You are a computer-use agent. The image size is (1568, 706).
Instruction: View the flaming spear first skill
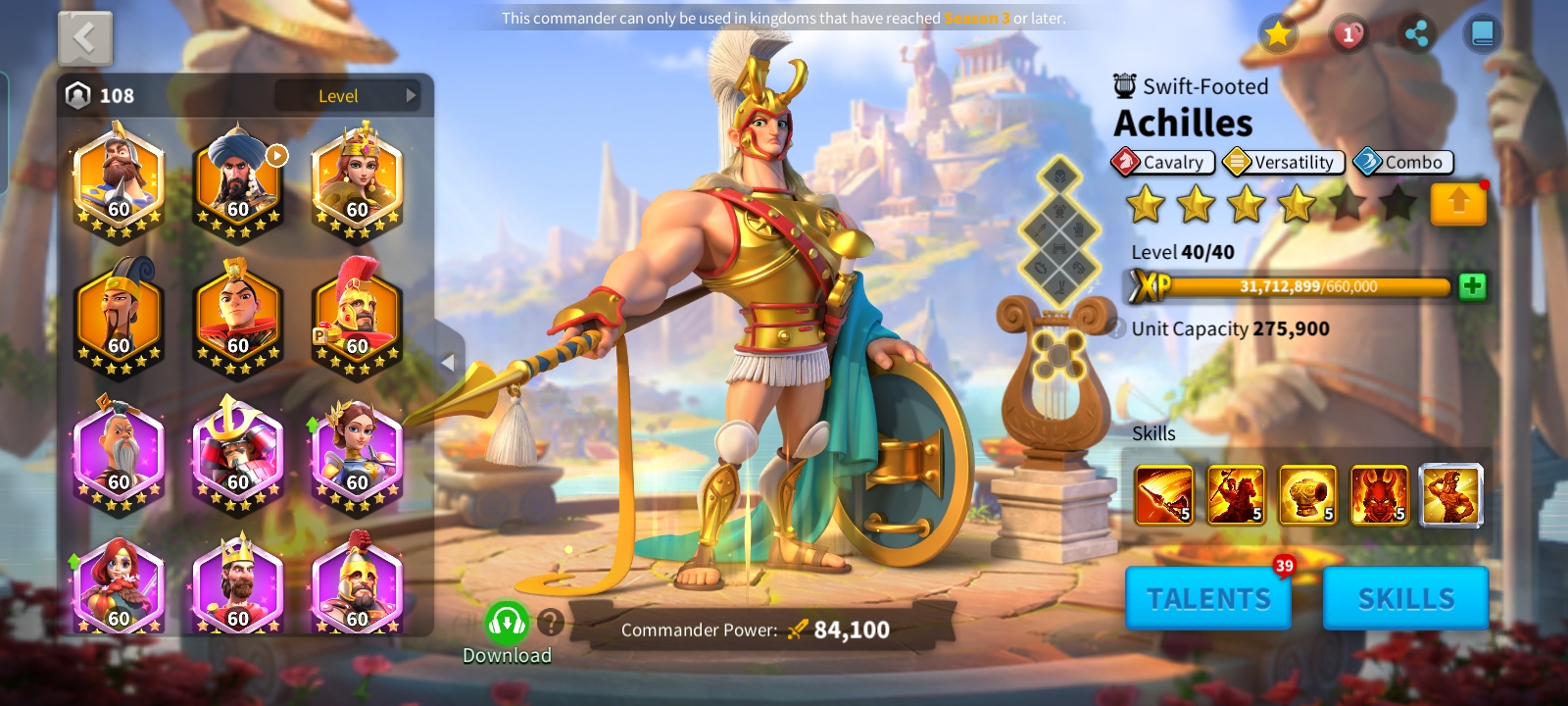[x=1163, y=495]
